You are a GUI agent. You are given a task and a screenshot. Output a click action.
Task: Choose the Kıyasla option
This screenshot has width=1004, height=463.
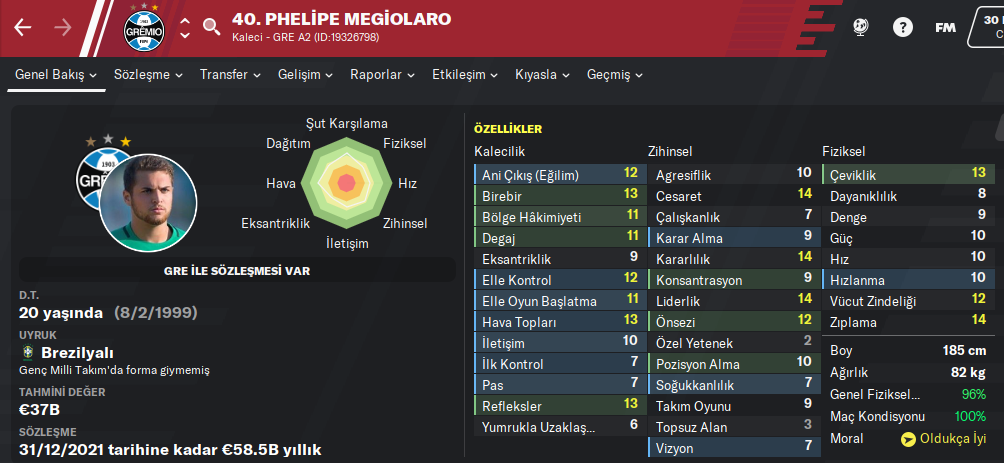point(543,75)
